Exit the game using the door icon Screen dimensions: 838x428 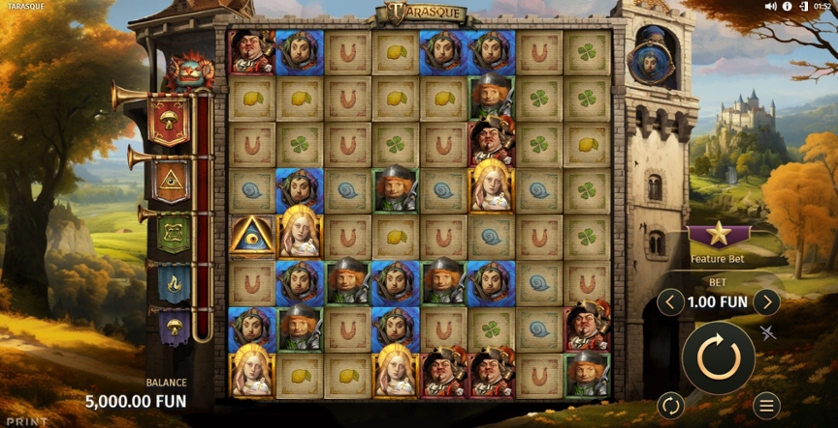tap(802, 7)
